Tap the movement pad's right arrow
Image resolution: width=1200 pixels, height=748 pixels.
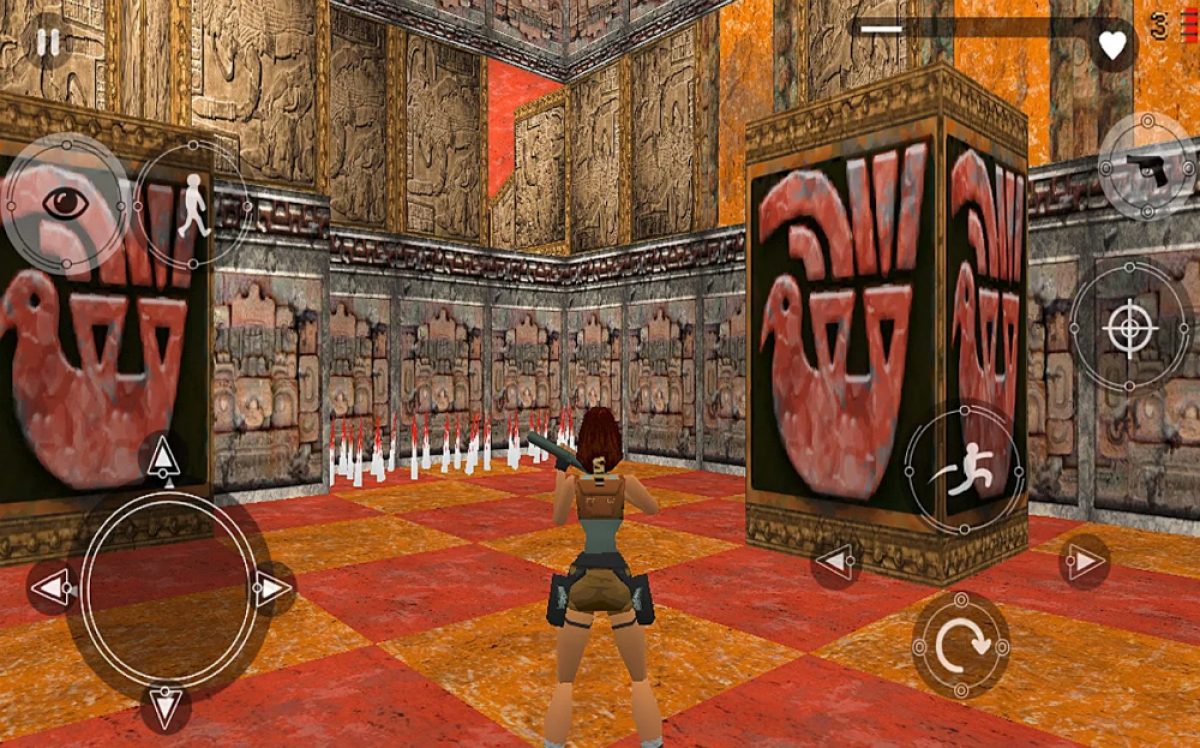(272, 588)
